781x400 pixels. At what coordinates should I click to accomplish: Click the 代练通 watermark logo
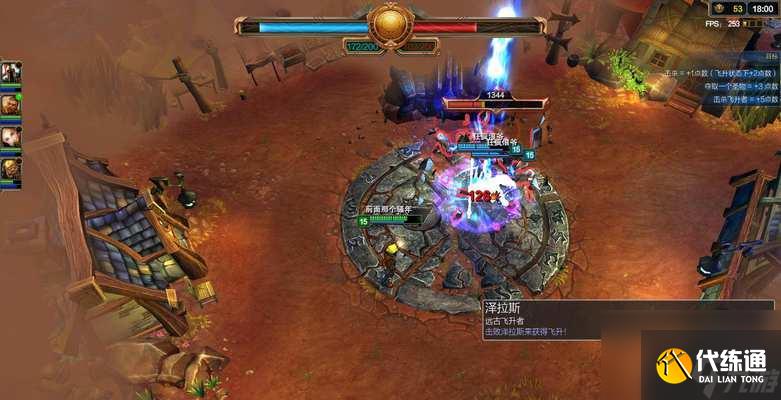(711, 366)
